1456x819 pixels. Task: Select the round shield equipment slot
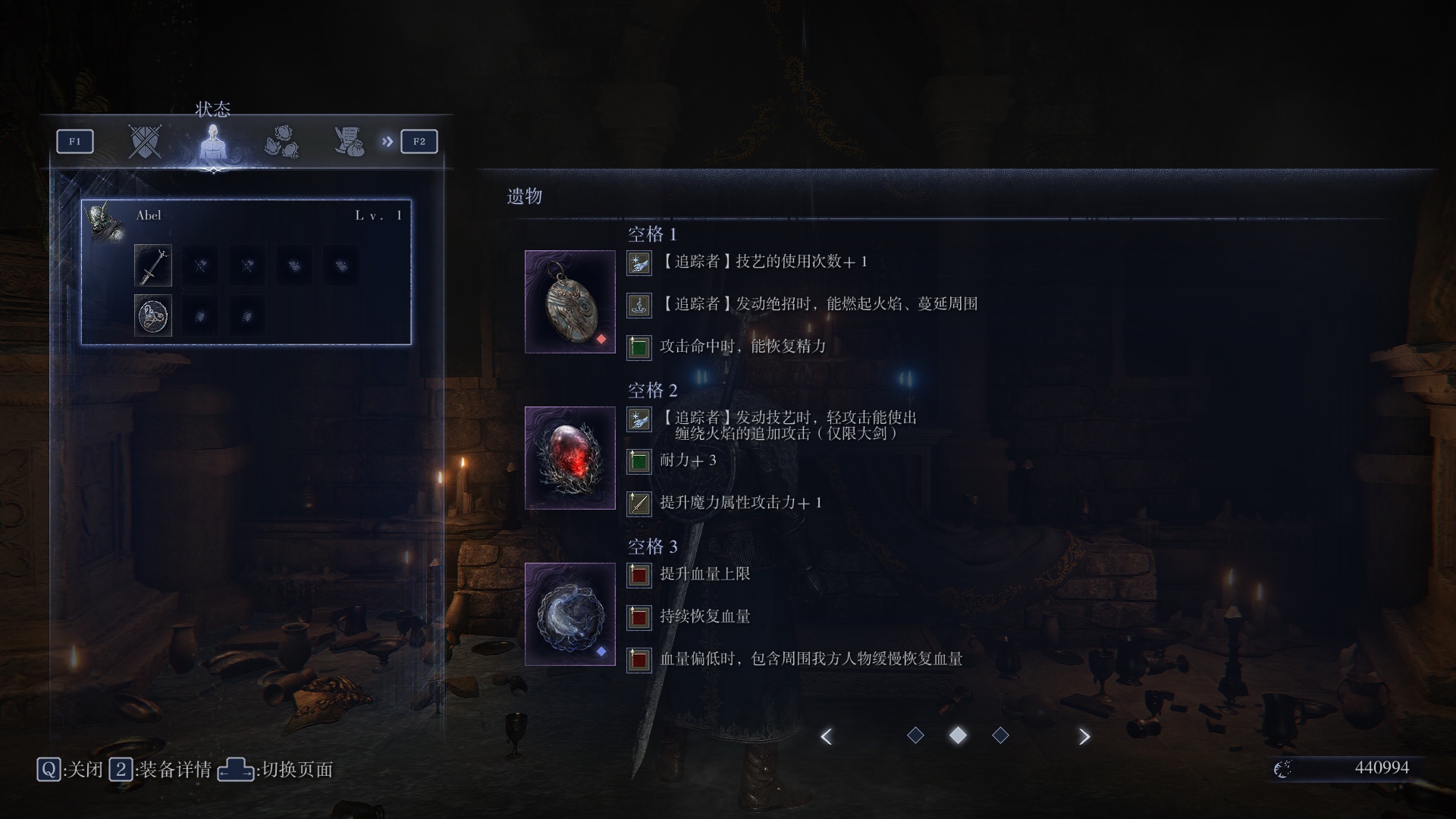tap(152, 315)
